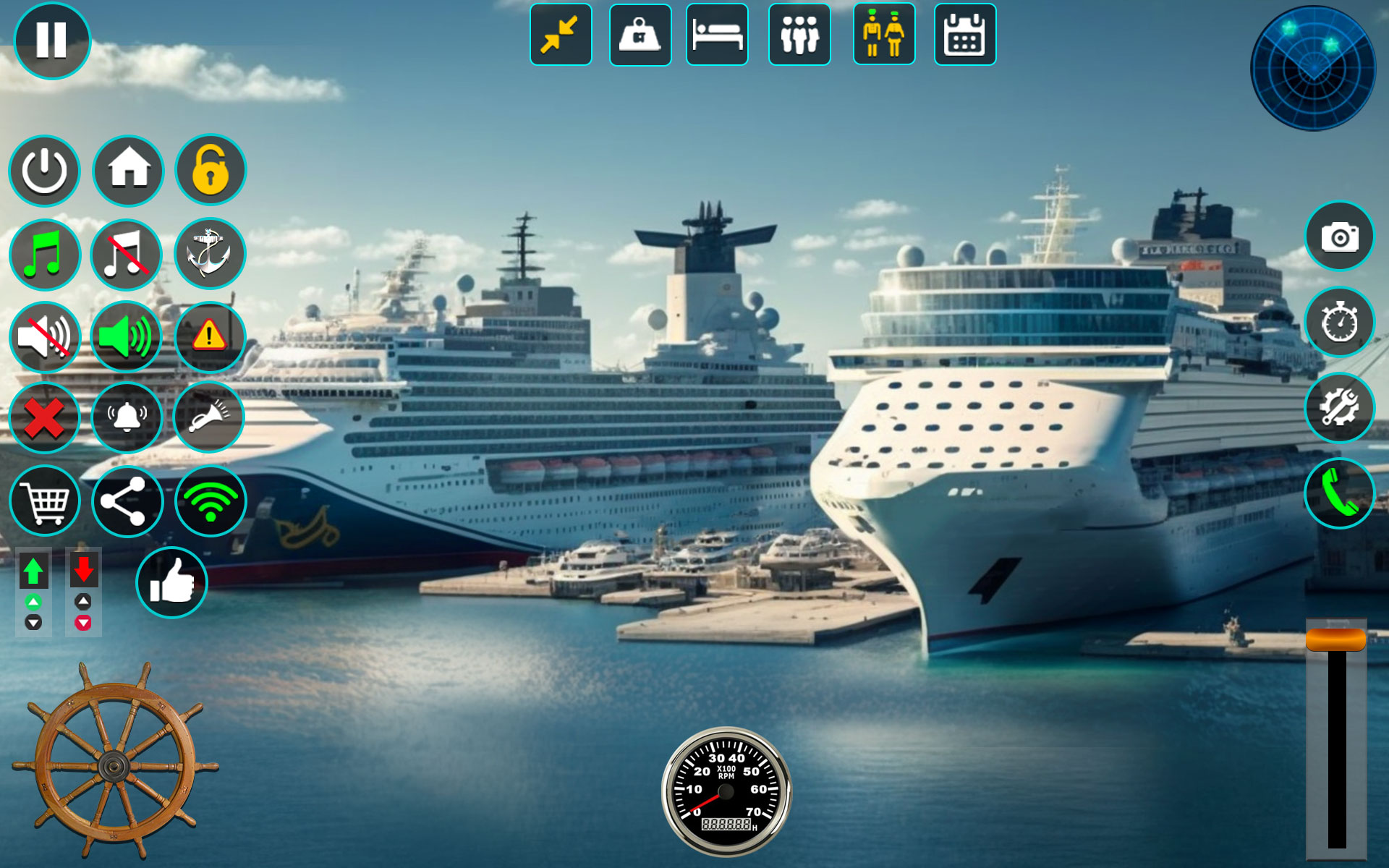Adjust the throttle slider handle
This screenshot has width=1389, height=868.
(1336, 641)
